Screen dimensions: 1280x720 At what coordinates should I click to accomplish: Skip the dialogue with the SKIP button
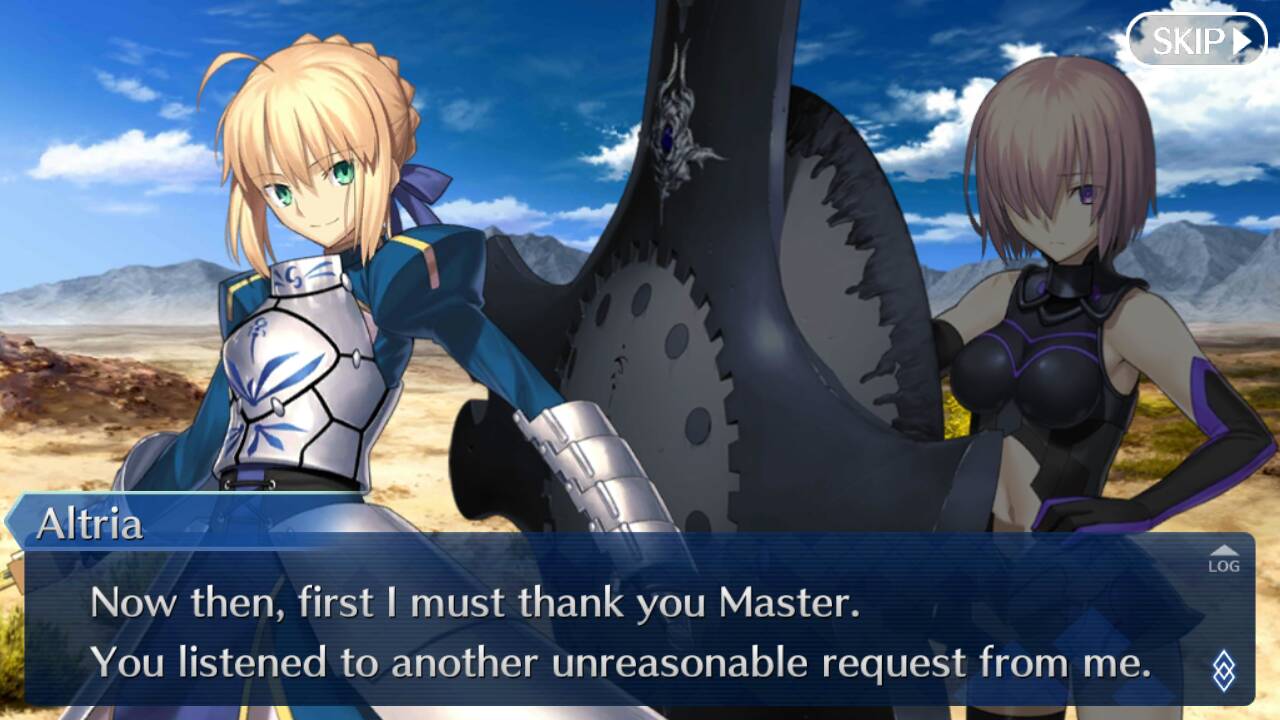pyautogui.click(x=1196, y=40)
